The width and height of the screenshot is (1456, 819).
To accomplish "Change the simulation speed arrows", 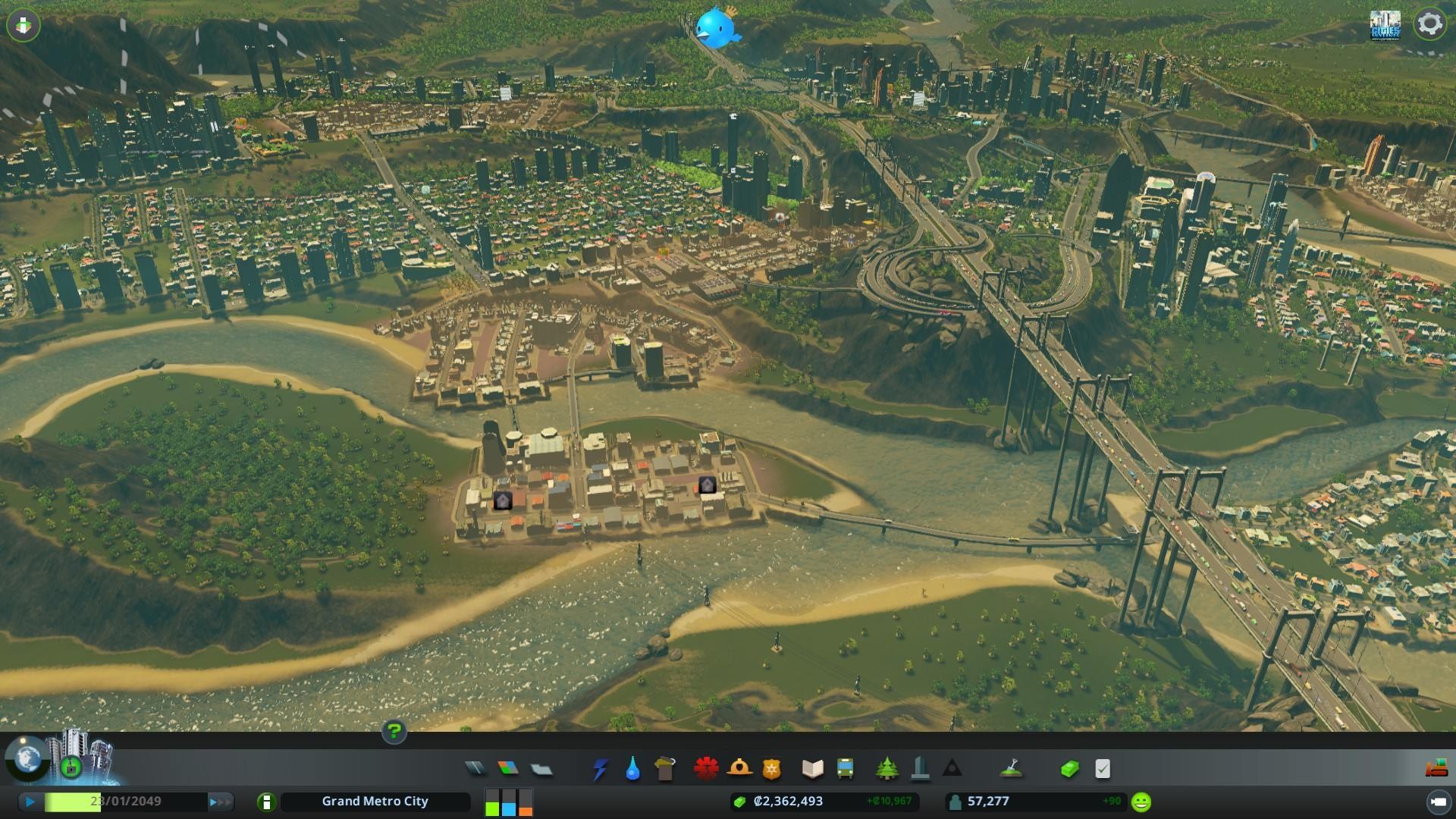I will 221,802.
